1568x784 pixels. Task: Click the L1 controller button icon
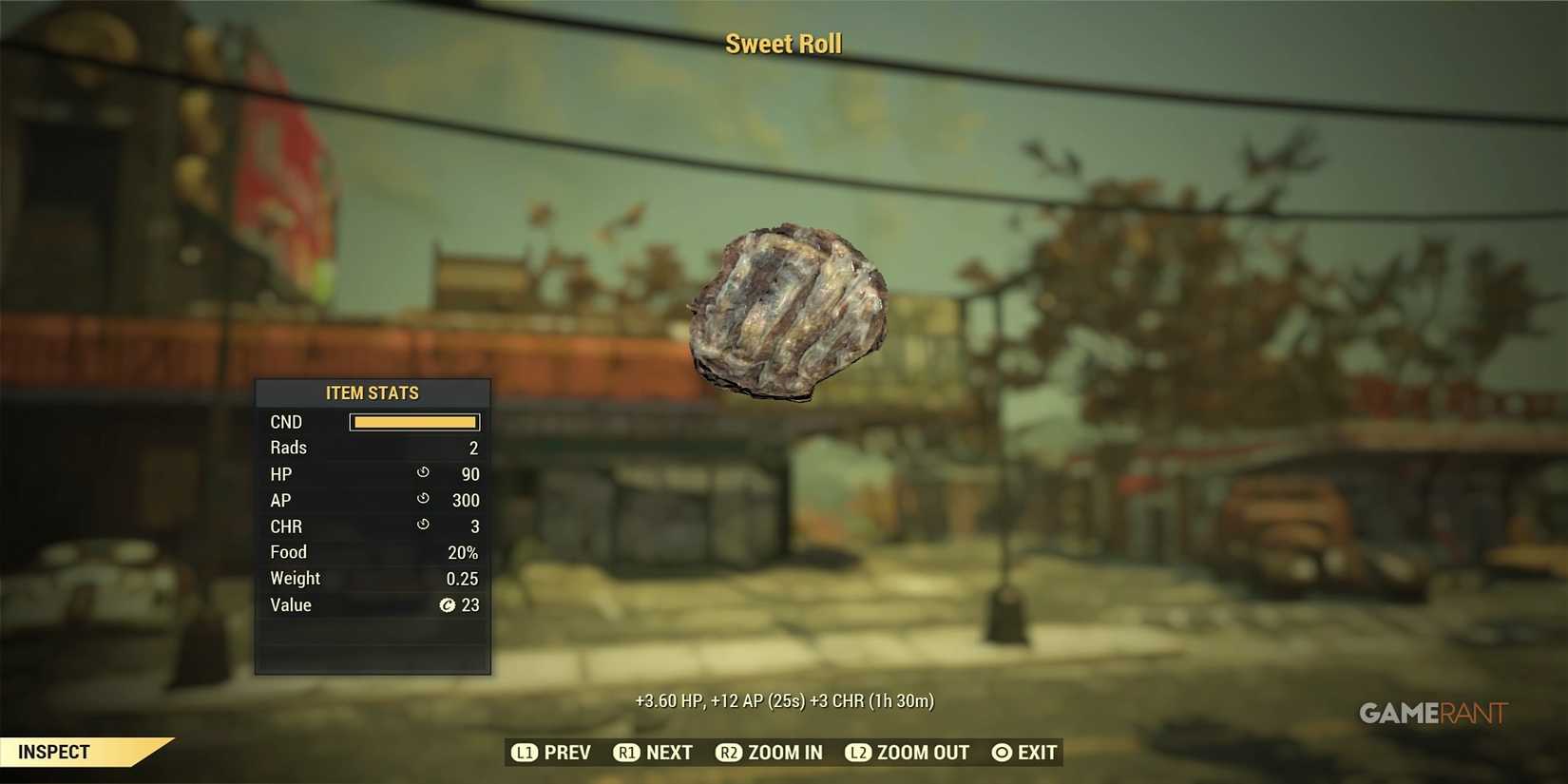(524, 752)
